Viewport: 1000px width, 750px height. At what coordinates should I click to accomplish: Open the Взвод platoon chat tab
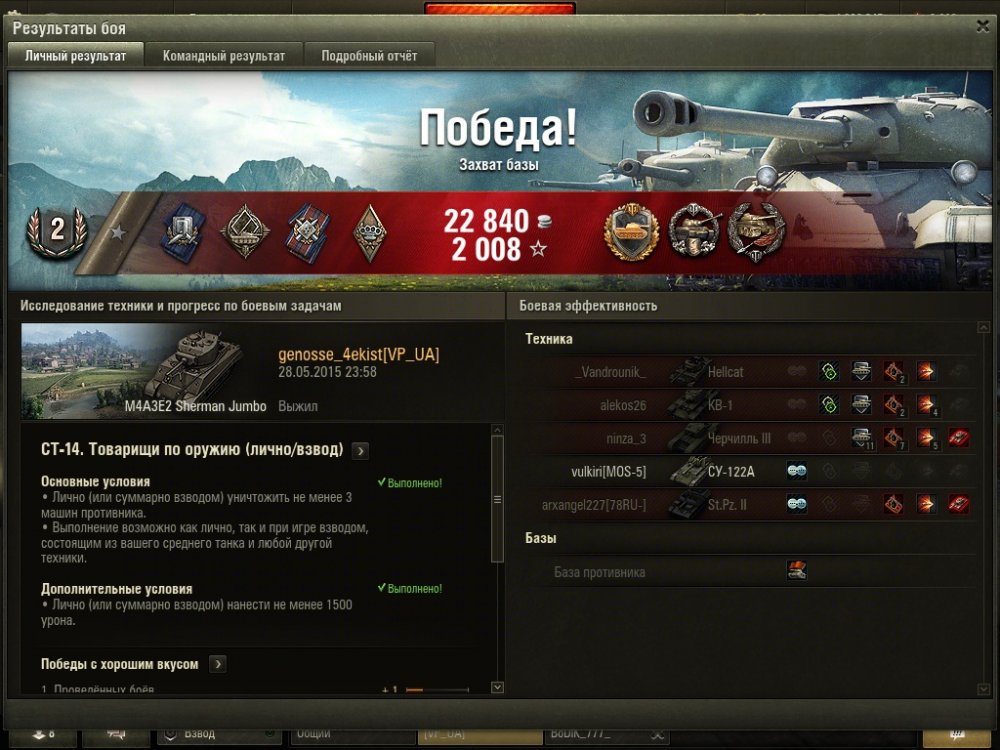point(216,734)
